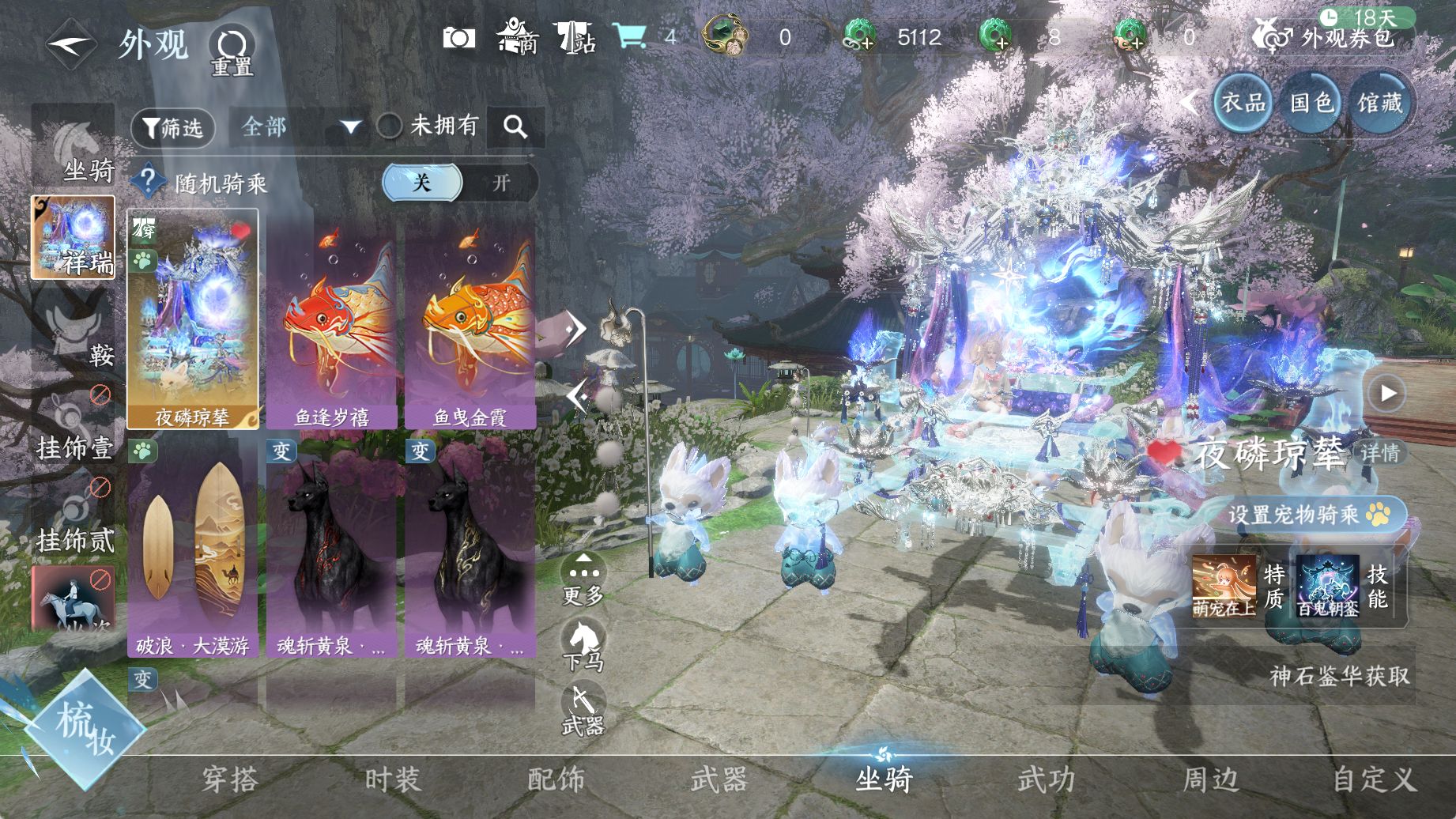Open the 衣品 round button
This screenshot has width=1456, height=819.
coord(1243,102)
